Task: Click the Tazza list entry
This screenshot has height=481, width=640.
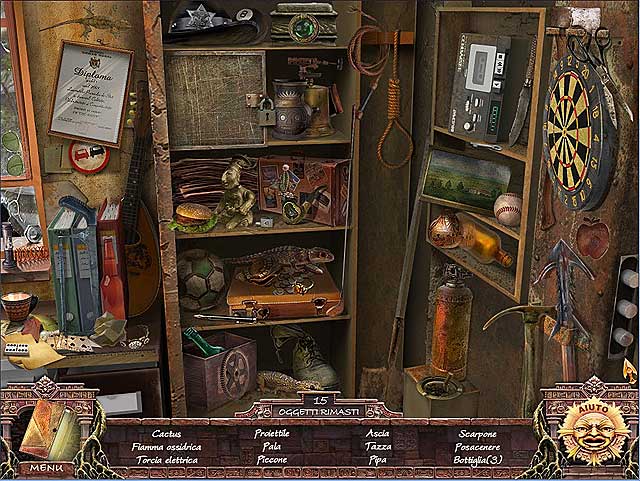Action: point(378,446)
